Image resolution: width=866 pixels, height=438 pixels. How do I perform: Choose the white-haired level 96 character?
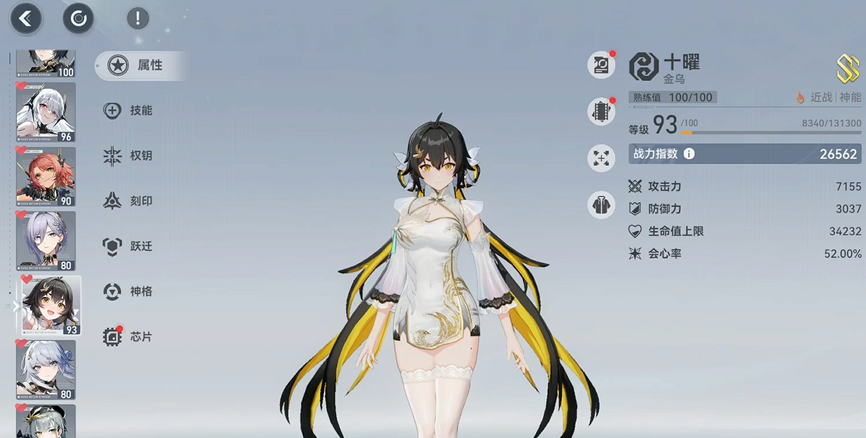point(46,113)
